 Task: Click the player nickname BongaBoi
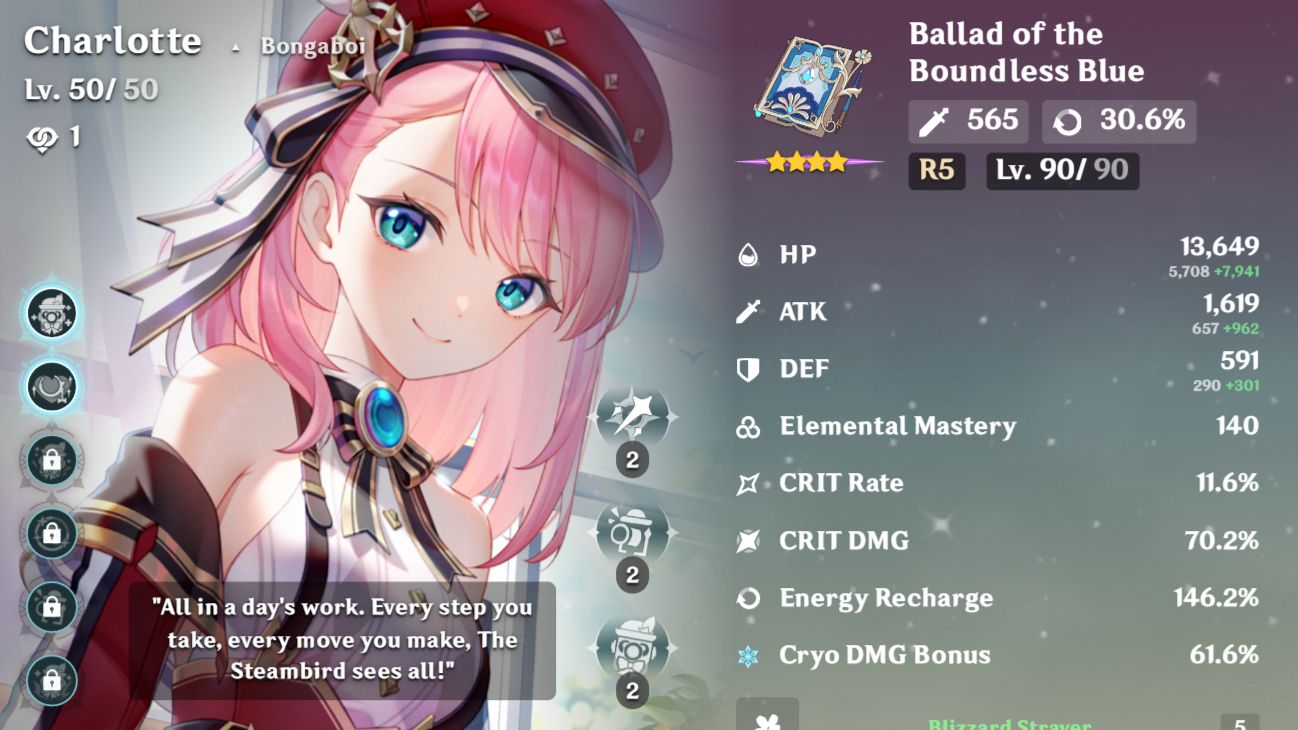coord(312,45)
